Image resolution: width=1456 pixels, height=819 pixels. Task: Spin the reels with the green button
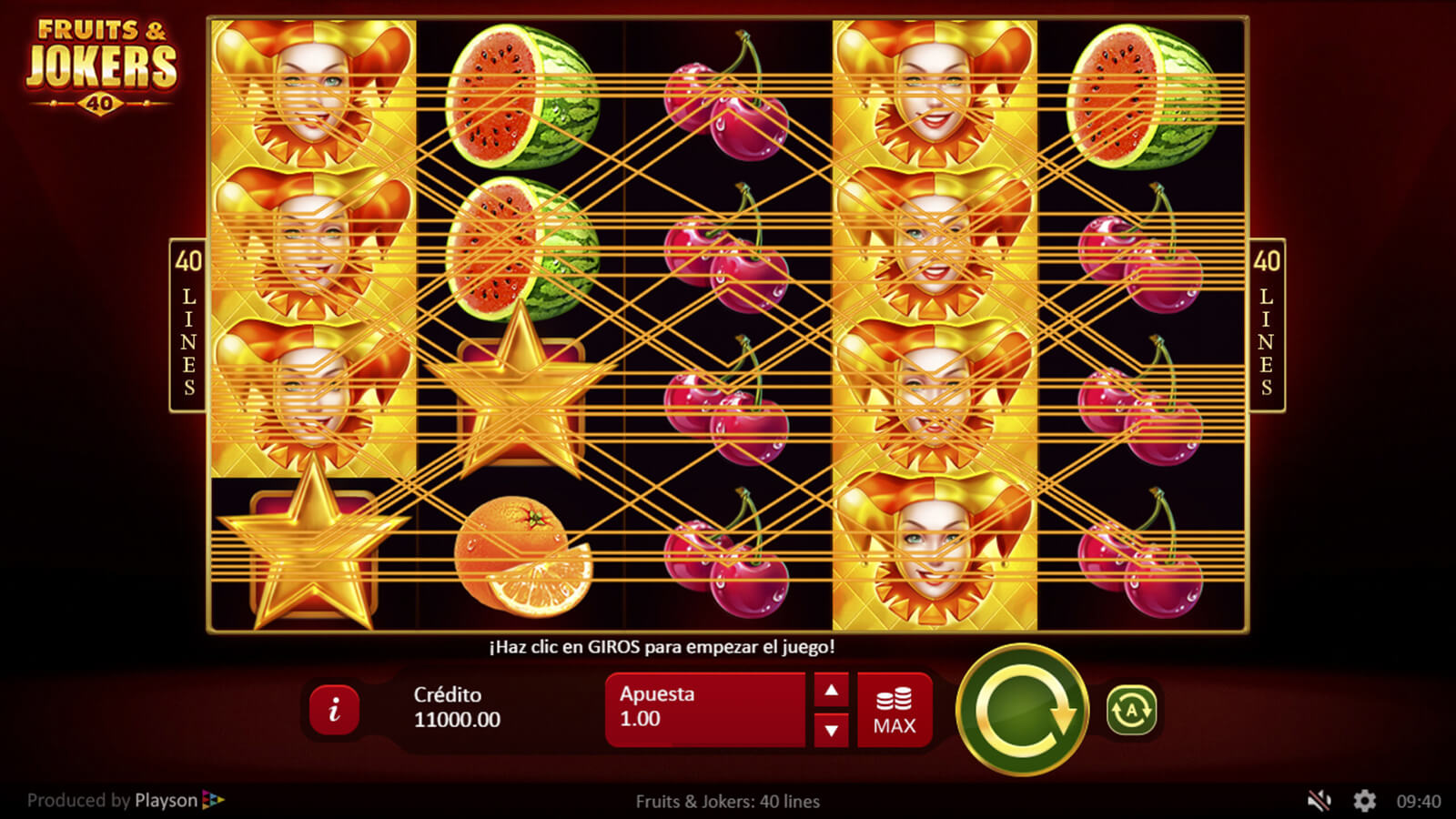(1022, 710)
